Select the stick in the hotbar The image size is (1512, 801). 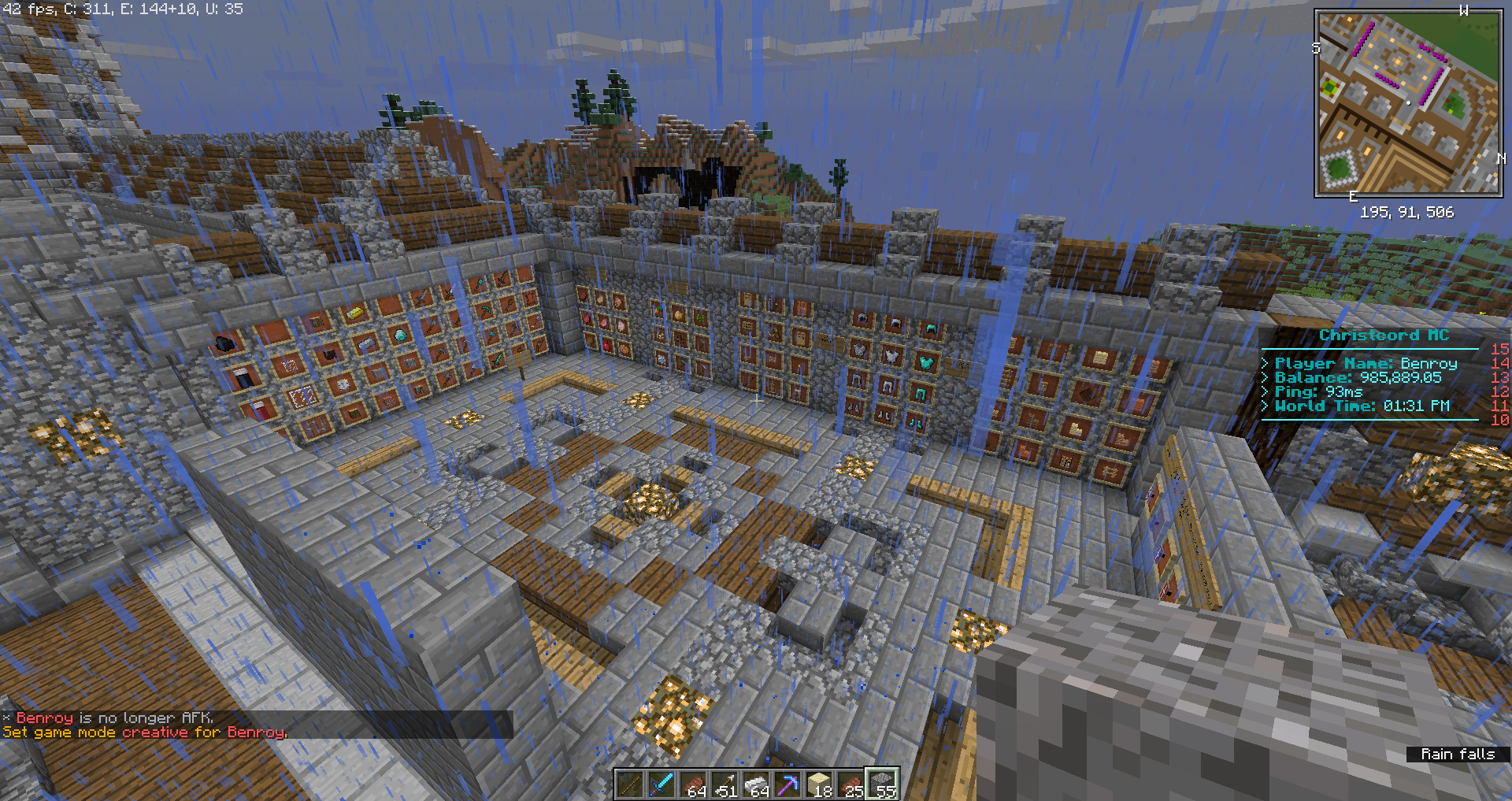[630, 784]
